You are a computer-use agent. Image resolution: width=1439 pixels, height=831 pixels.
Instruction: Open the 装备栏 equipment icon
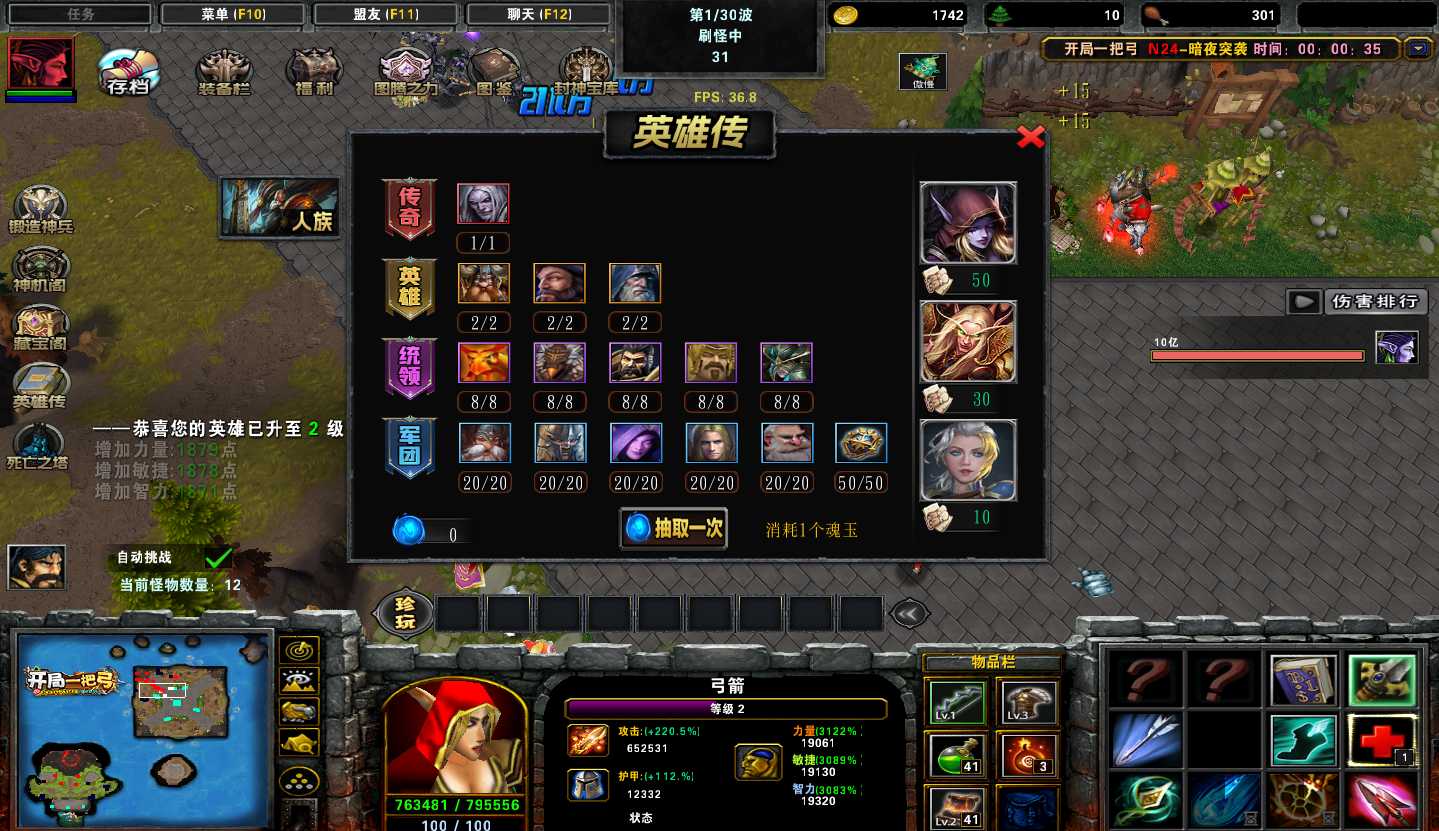223,72
